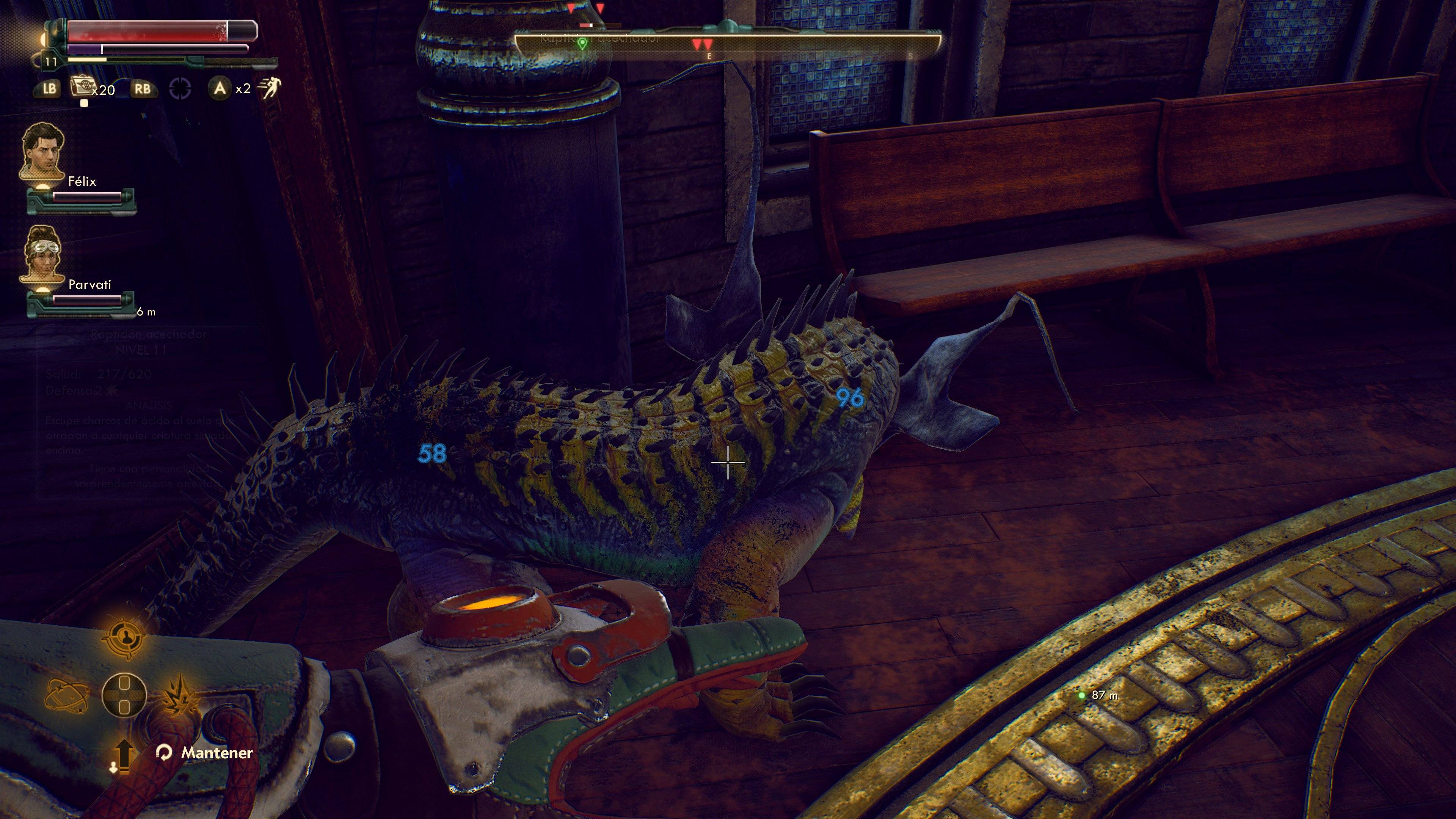
Task: Click the green objective marker on compass
Action: [x=582, y=43]
